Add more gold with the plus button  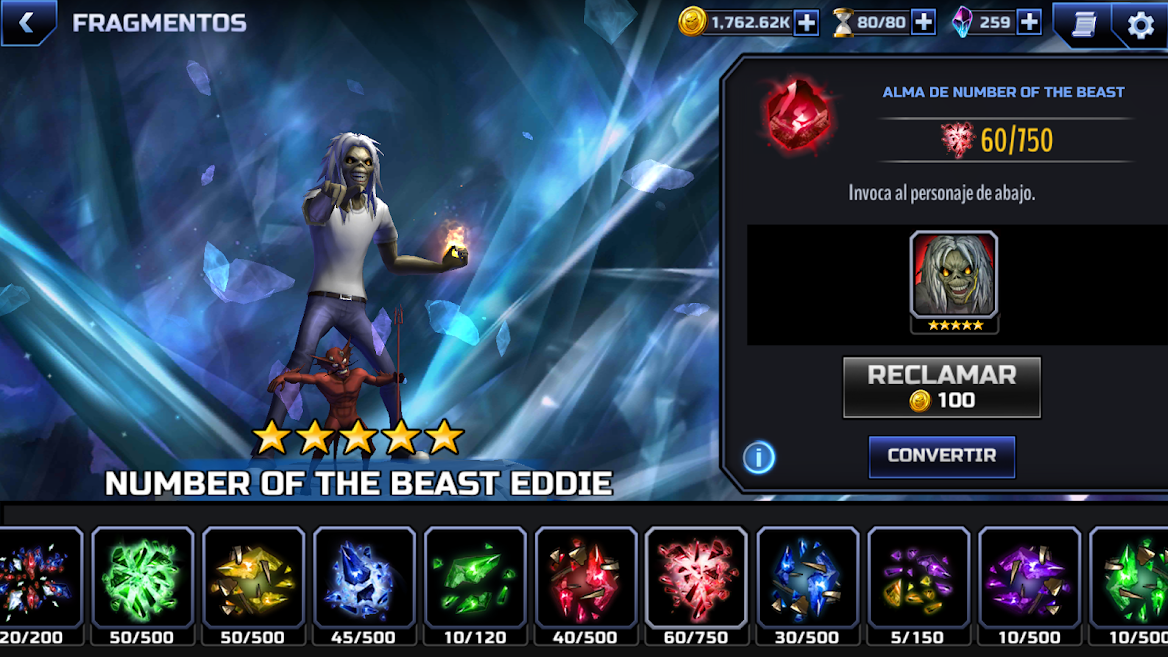pyautogui.click(x=806, y=22)
